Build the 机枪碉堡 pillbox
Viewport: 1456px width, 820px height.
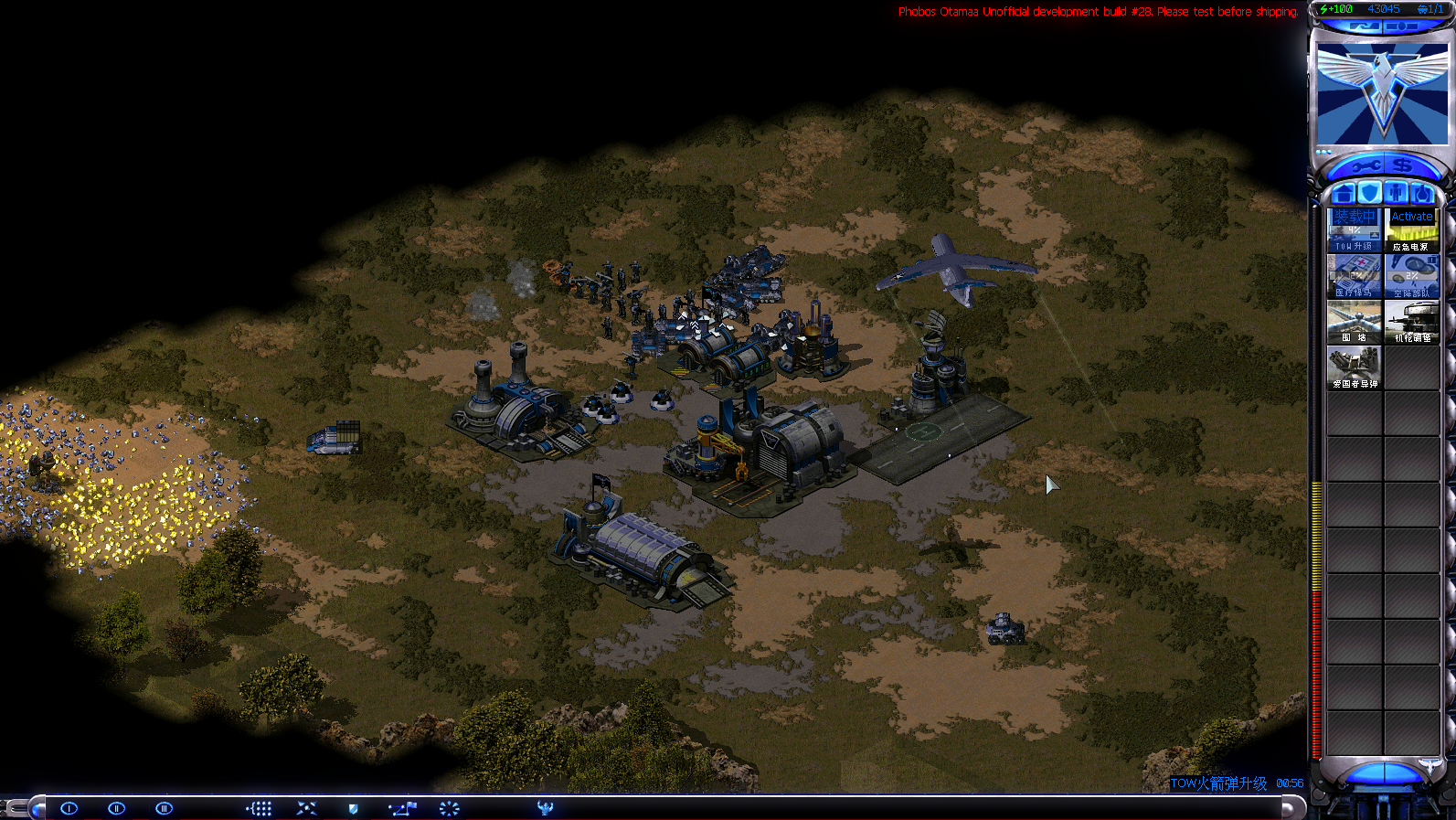[x=1411, y=321]
